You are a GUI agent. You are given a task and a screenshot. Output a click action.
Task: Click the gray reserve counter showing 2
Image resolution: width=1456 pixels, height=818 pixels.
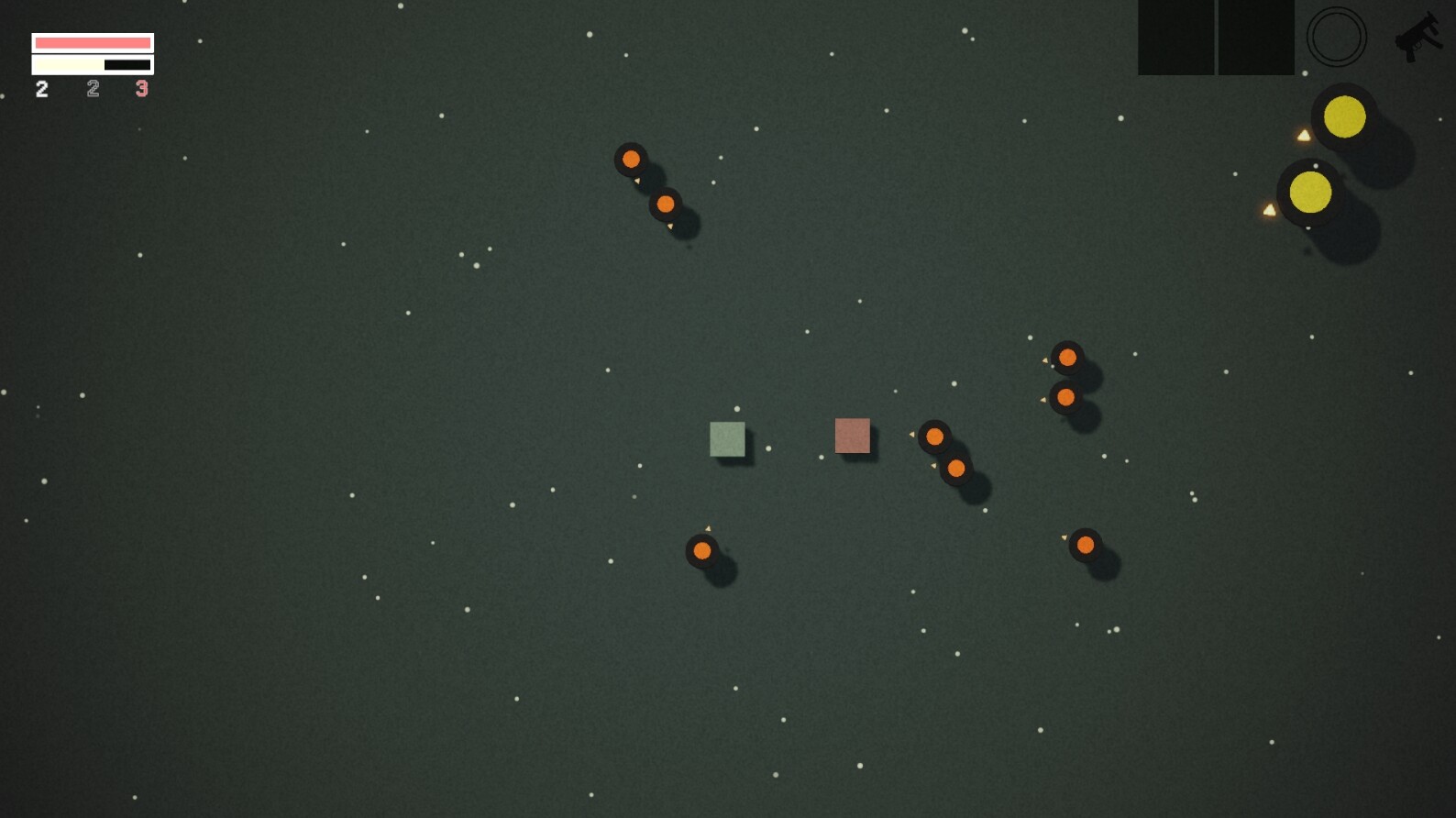pos(92,89)
